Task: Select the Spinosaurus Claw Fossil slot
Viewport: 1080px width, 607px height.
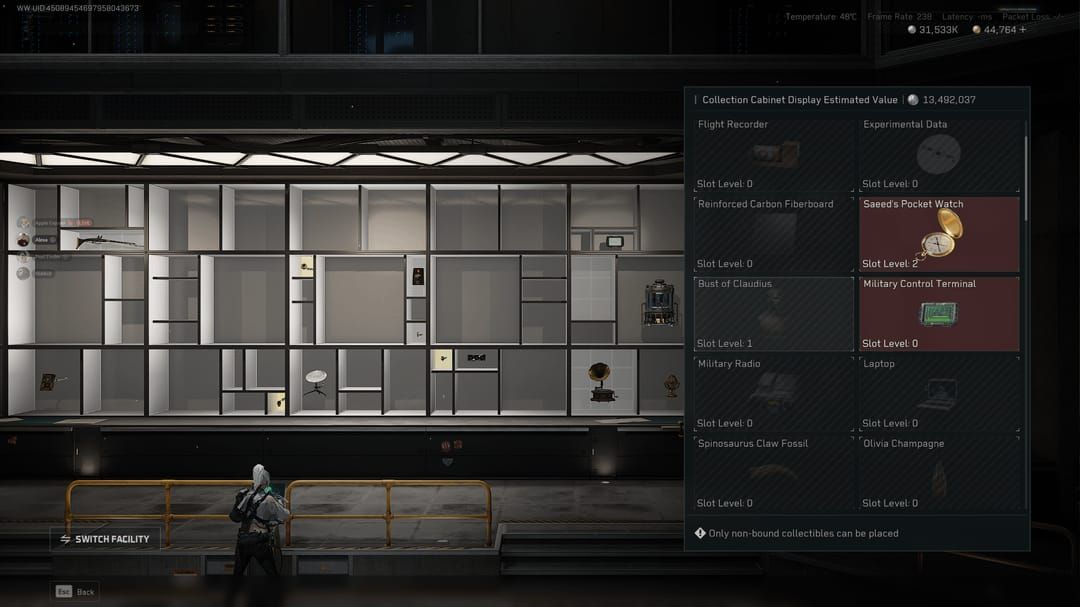Action: [x=773, y=474]
